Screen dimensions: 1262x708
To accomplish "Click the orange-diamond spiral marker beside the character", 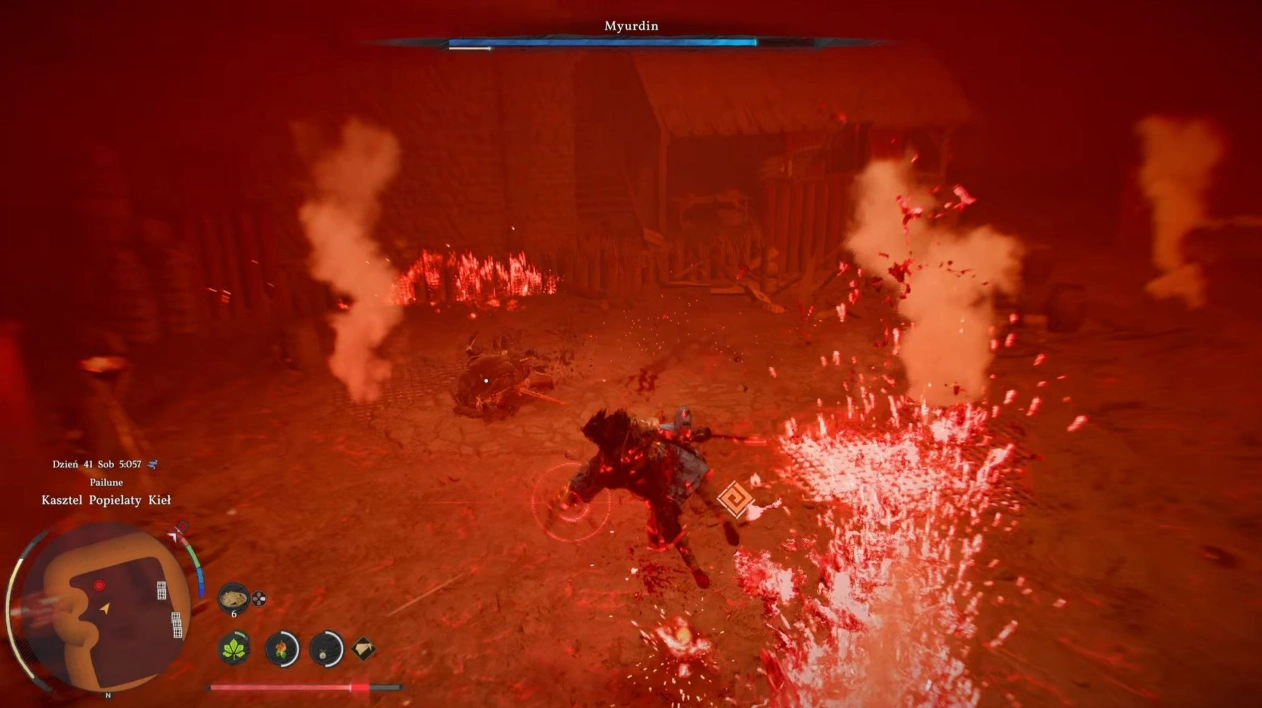I will click(737, 499).
